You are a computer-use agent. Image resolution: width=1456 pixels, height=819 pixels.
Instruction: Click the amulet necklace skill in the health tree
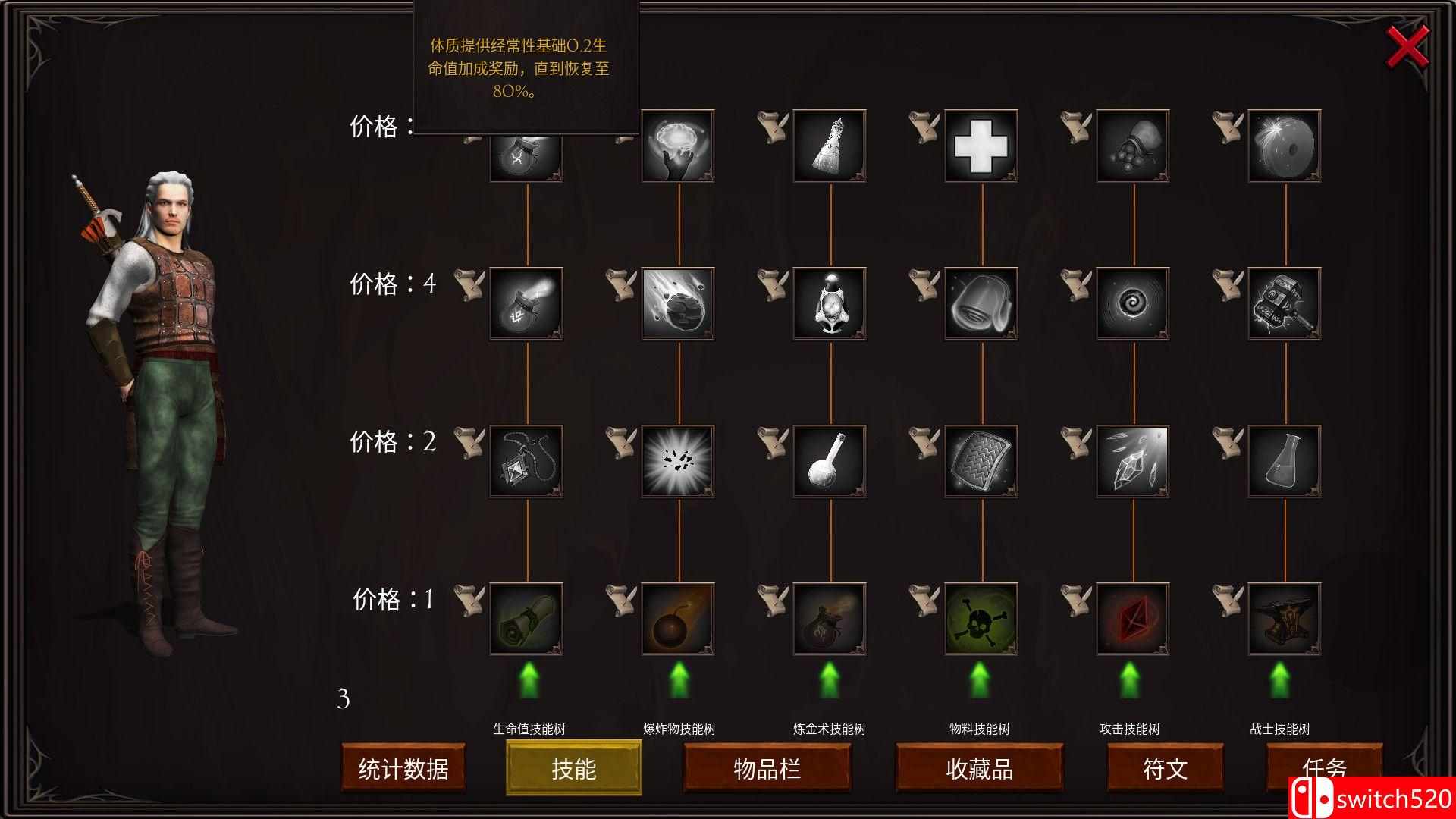pyautogui.click(x=526, y=461)
